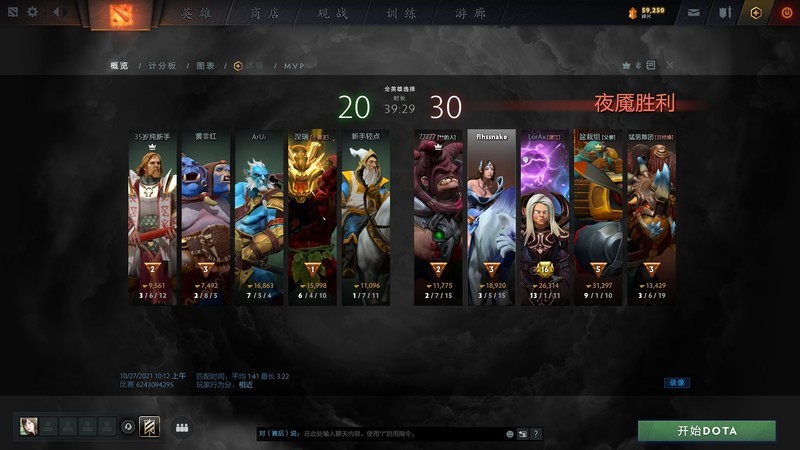Image resolution: width=800 pixels, height=450 pixels.
Task: Click the 录像 (Replay) button
Action: 677,382
